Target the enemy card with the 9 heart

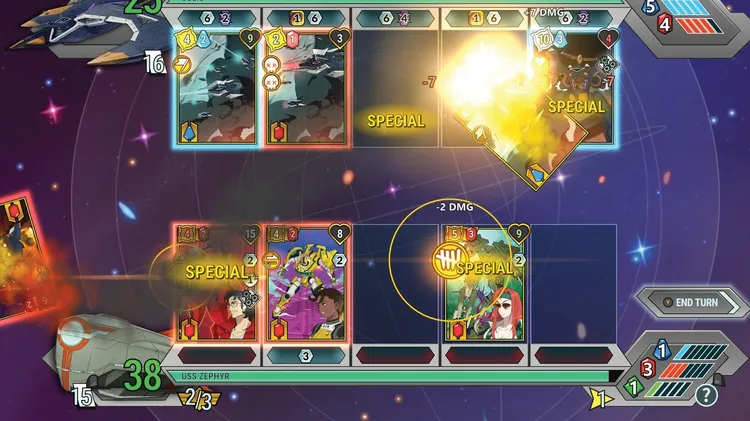point(218,88)
